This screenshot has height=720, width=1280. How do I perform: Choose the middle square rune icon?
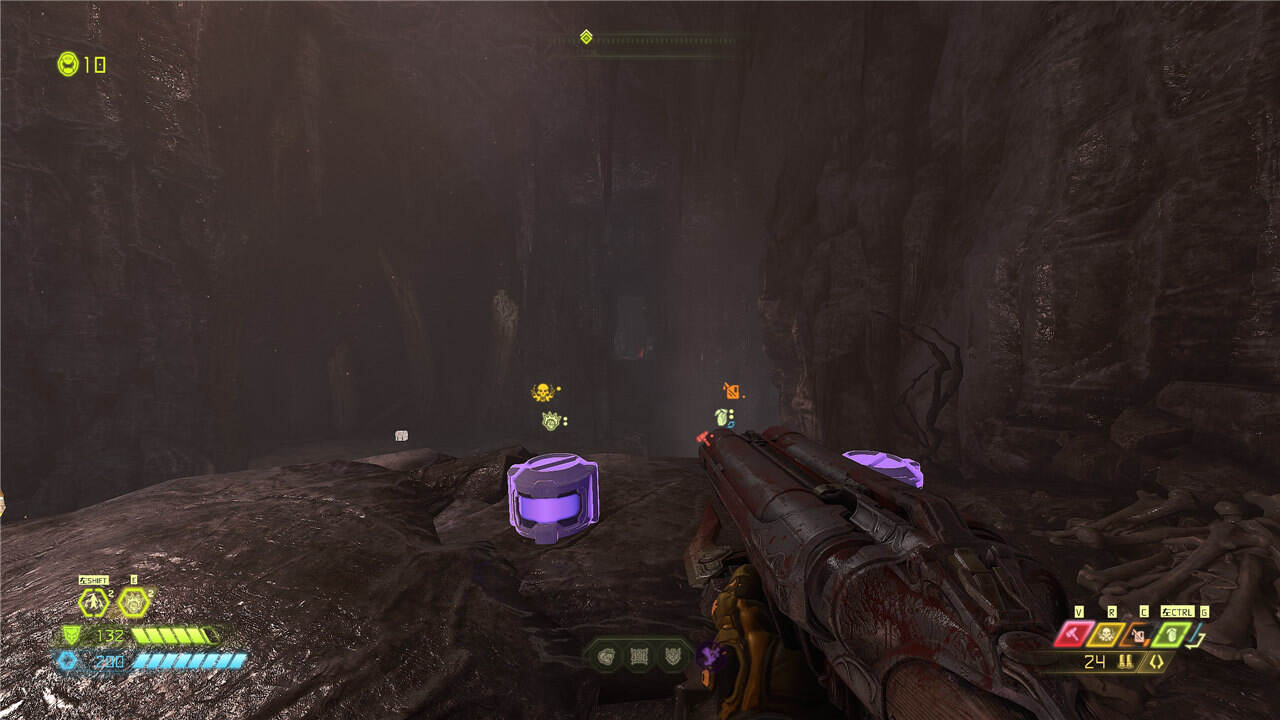click(639, 657)
